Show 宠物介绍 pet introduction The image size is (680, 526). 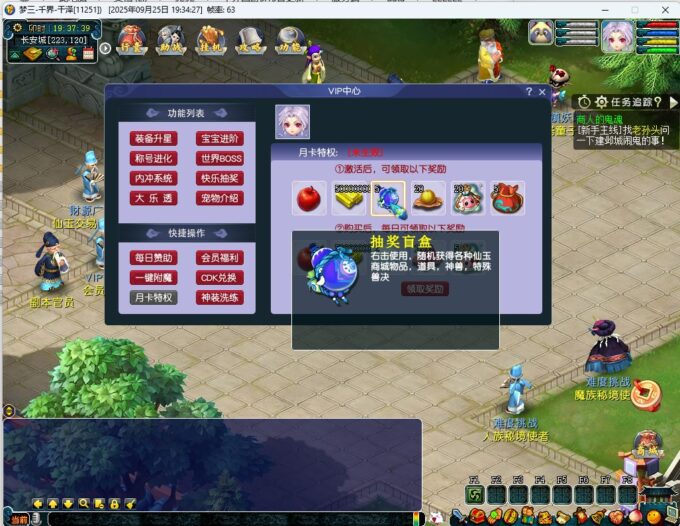click(x=220, y=198)
